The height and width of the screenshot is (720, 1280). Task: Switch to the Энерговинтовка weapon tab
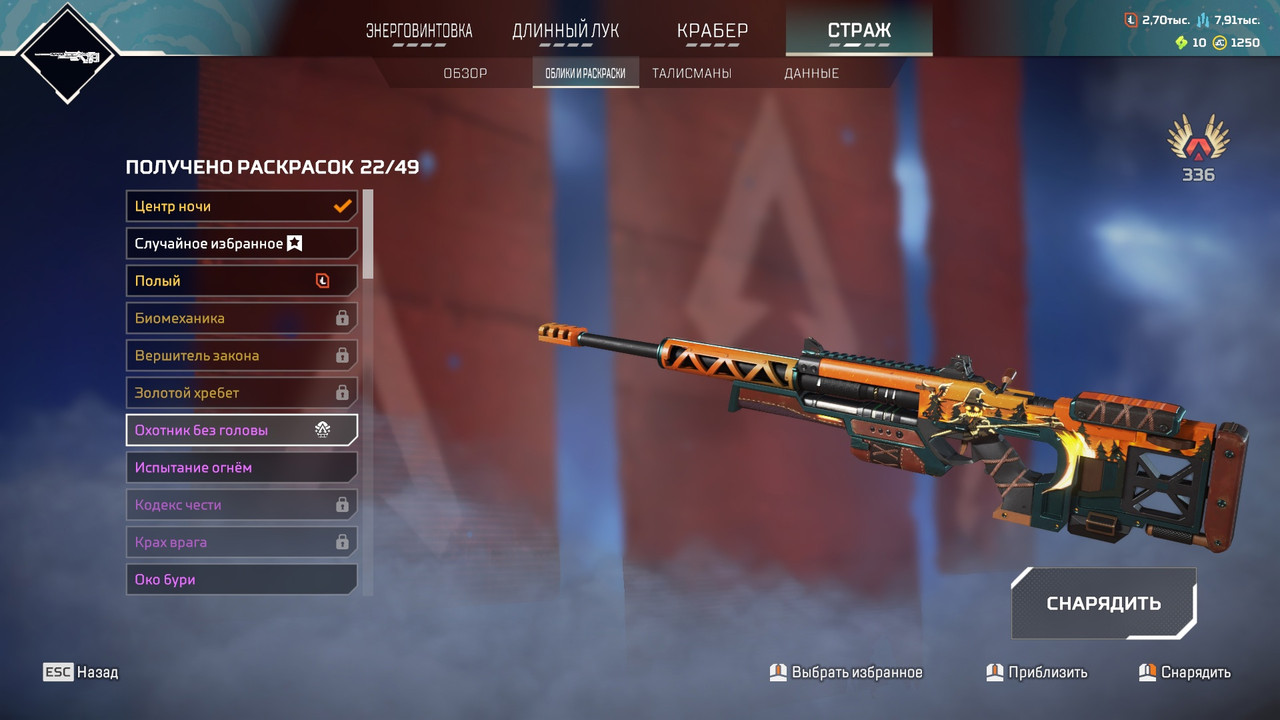419,31
